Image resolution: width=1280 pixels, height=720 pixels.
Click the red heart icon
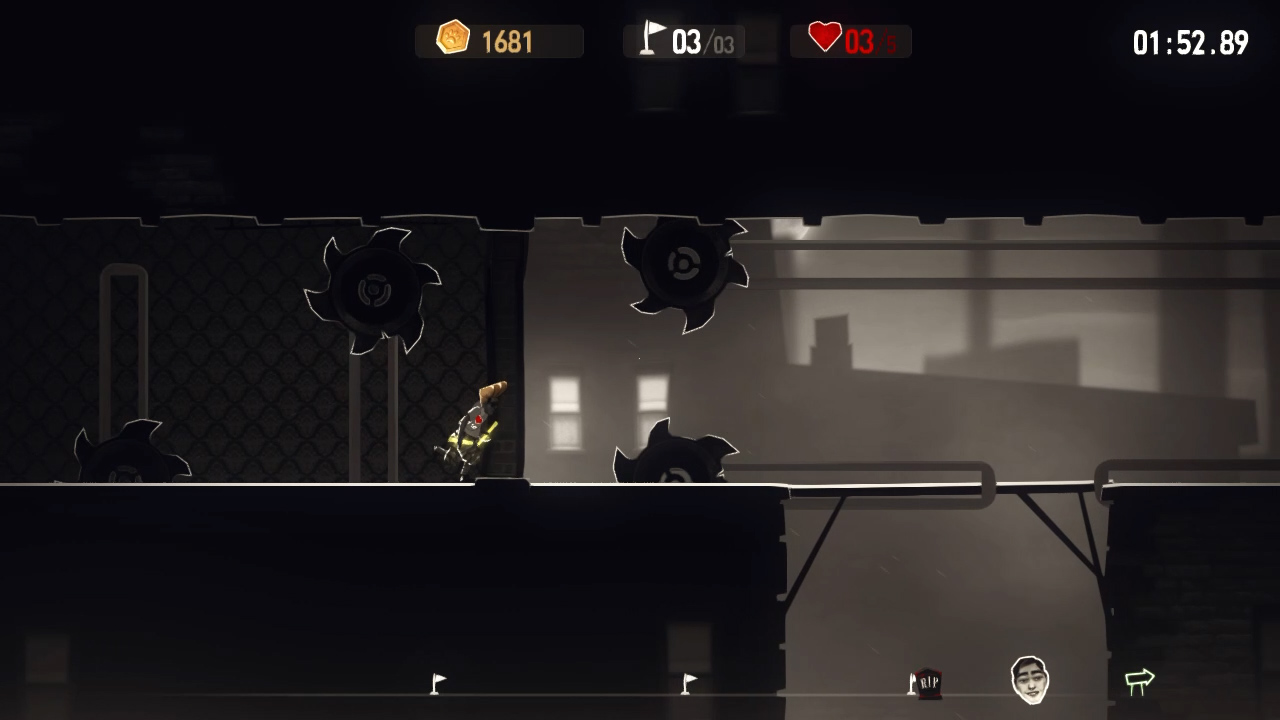pos(823,37)
